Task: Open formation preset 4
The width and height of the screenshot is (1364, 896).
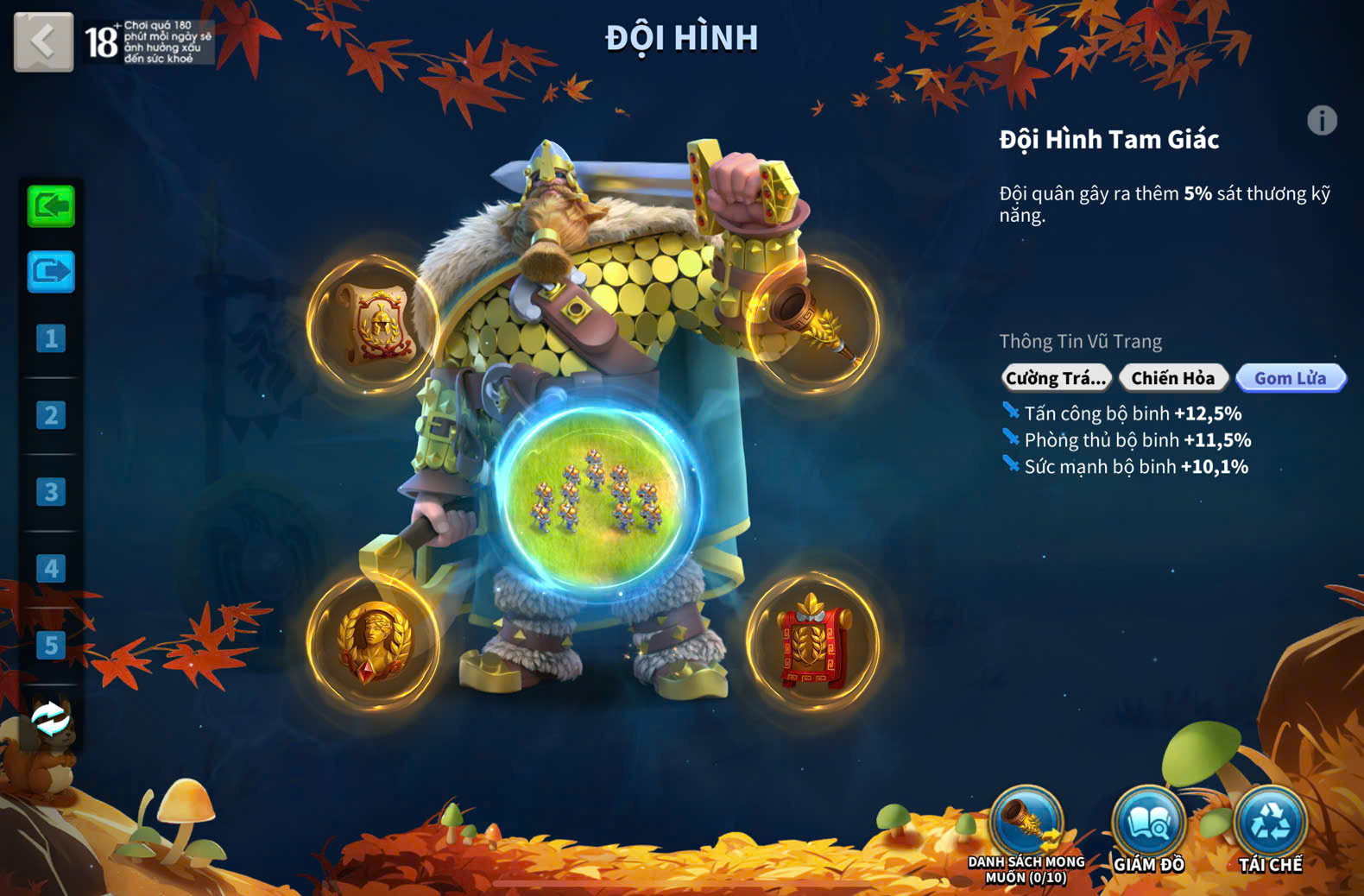Action: tap(51, 569)
